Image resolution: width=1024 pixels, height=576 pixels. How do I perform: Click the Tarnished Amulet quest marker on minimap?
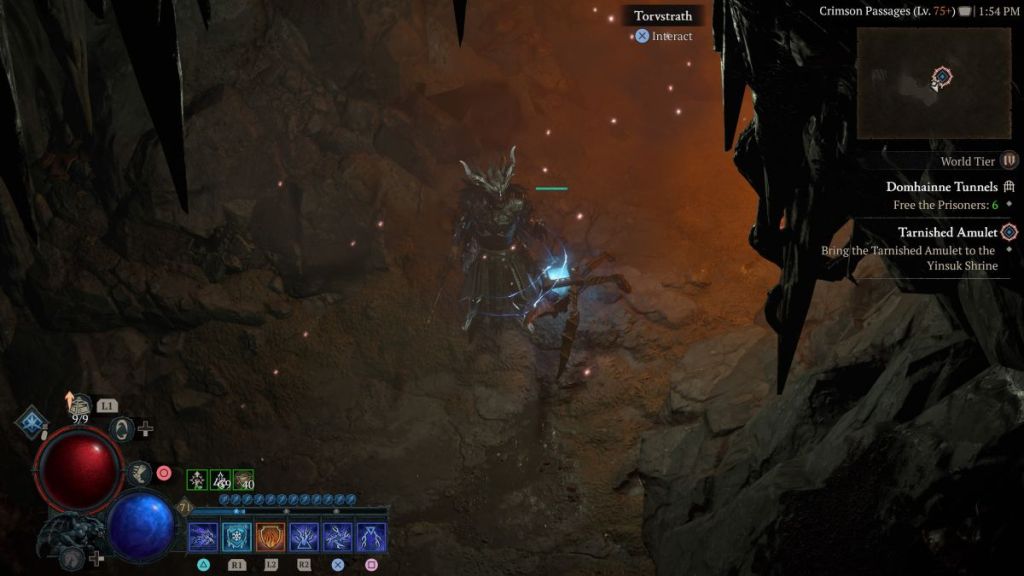coord(941,76)
